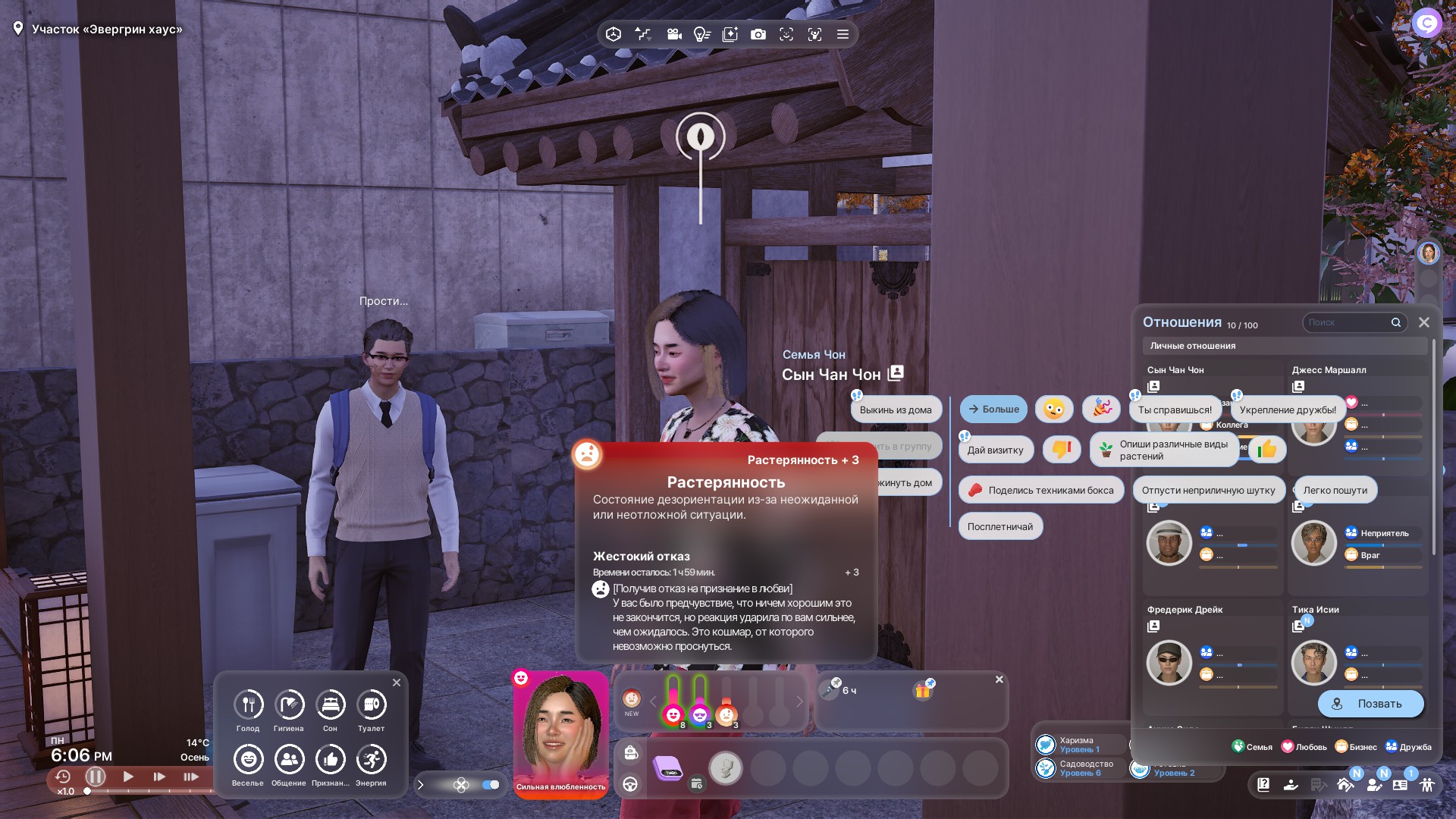Choose 'Опиши различные виды растений' option
Screen dimensions: 1456x819
coord(1164,450)
